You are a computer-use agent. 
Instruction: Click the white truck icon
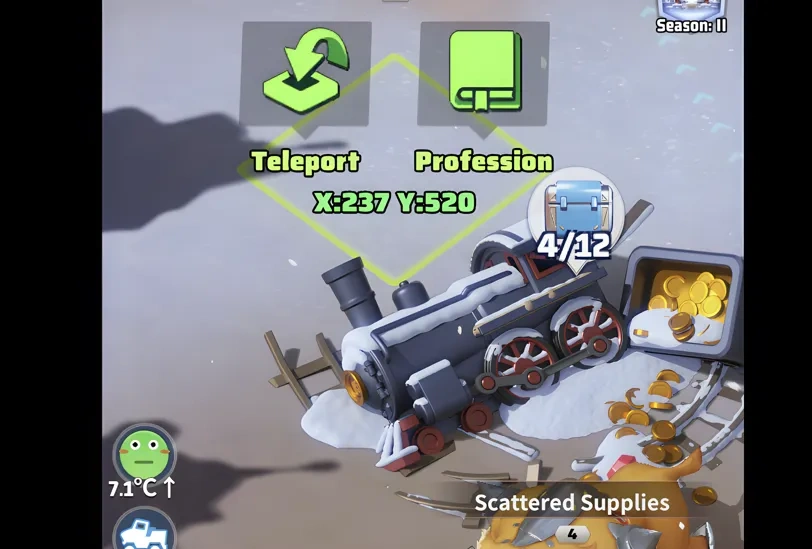(x=144, y=531)
